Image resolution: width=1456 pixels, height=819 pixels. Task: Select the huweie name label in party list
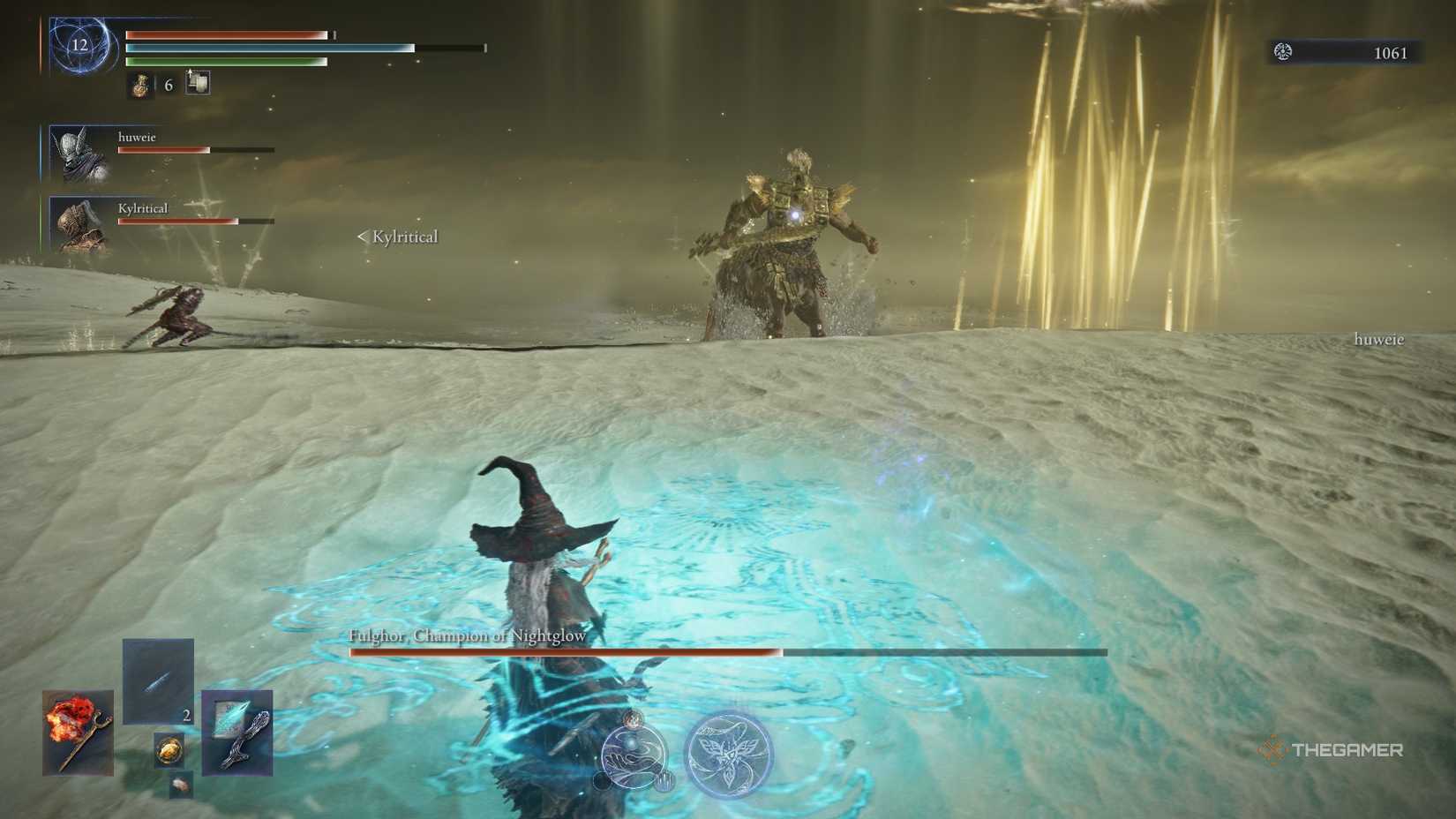point(138,137)
